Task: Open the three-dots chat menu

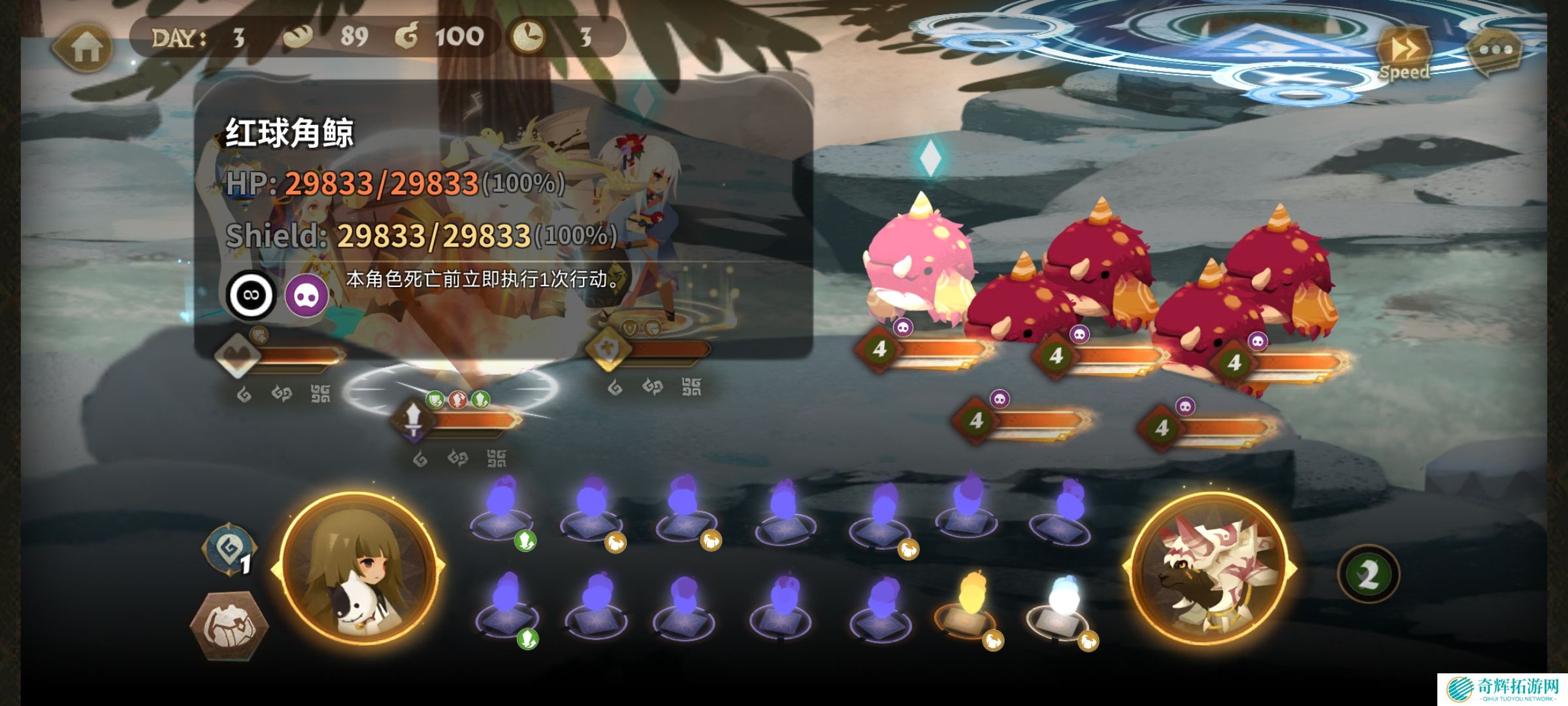Action: [1495, 50]
